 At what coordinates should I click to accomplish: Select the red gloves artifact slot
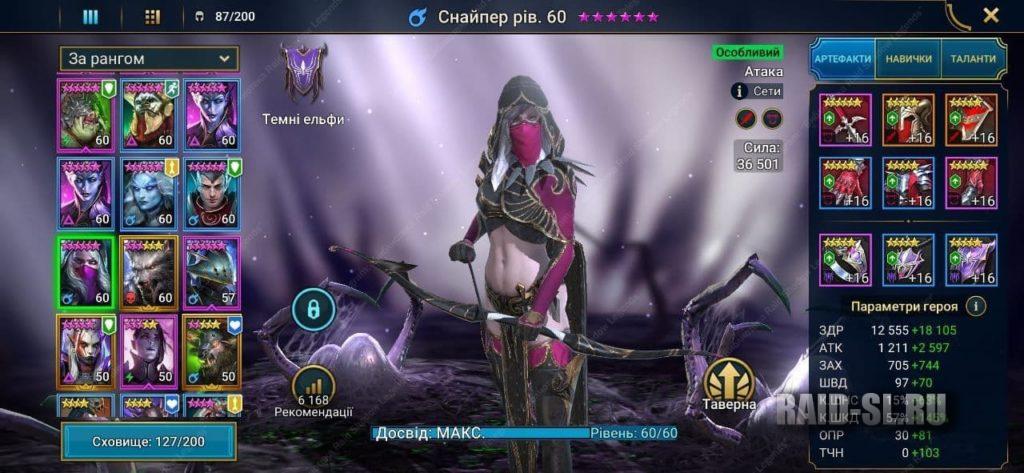pyautogui.click(x=845, y=183)
